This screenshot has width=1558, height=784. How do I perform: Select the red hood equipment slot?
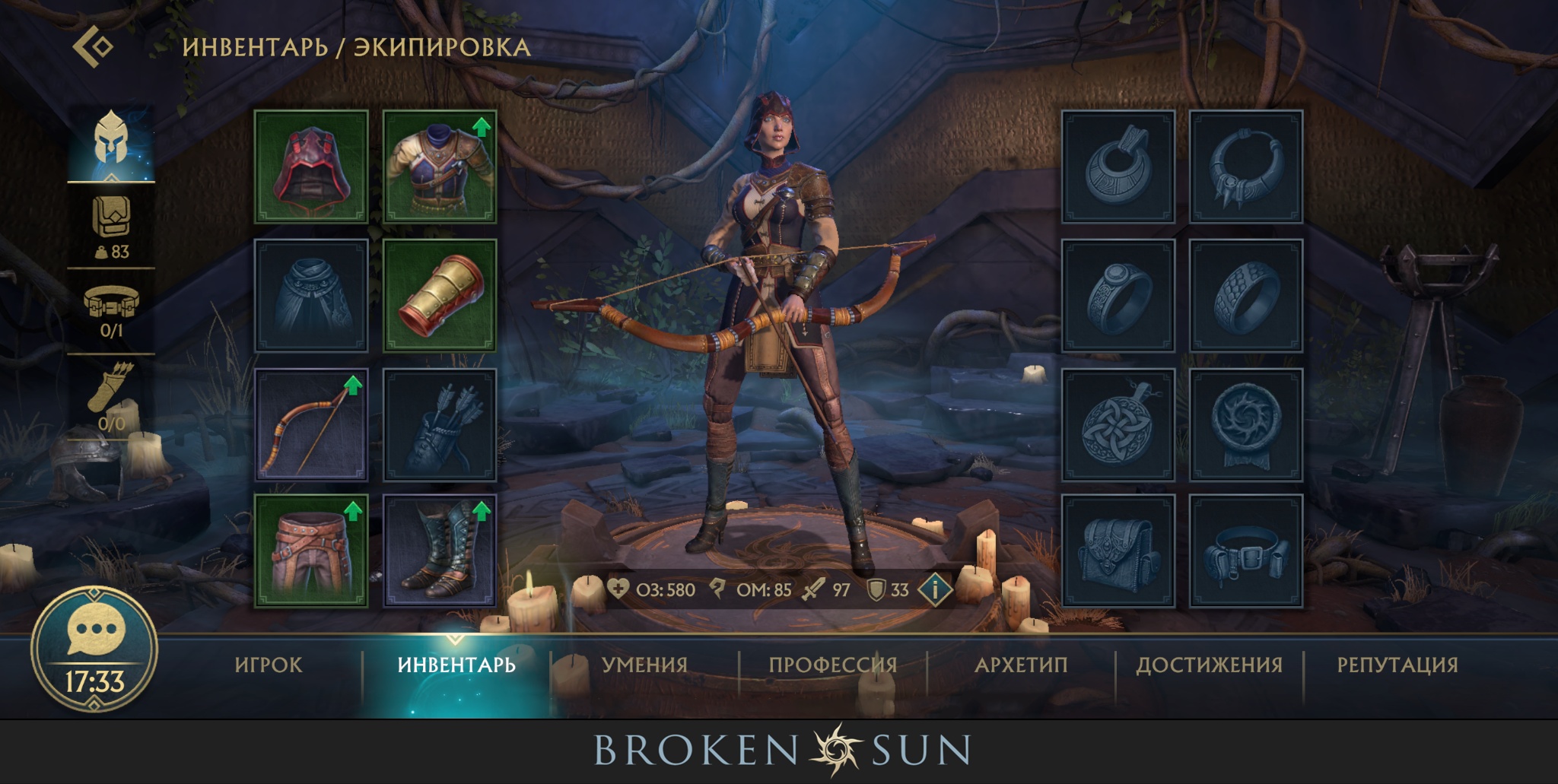tap(311, 167)
